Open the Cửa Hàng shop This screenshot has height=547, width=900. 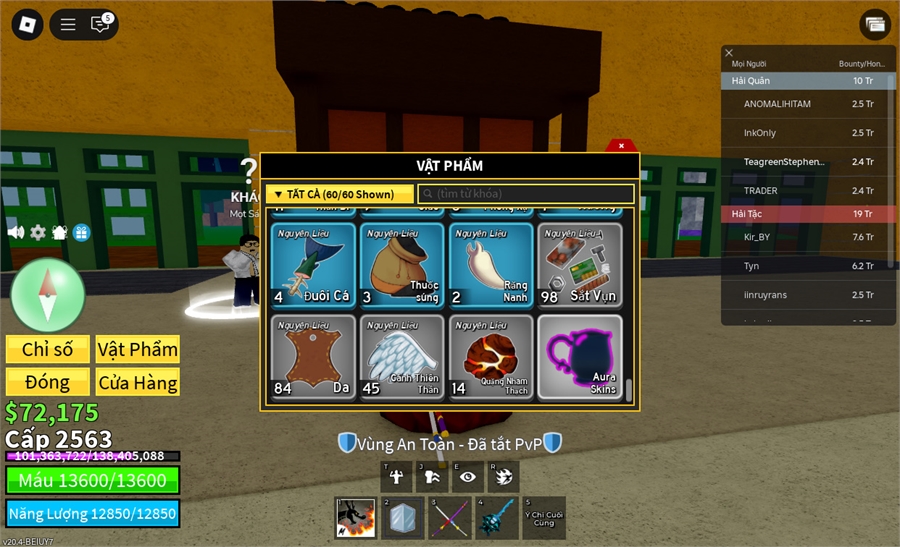[x=138, y=382]
